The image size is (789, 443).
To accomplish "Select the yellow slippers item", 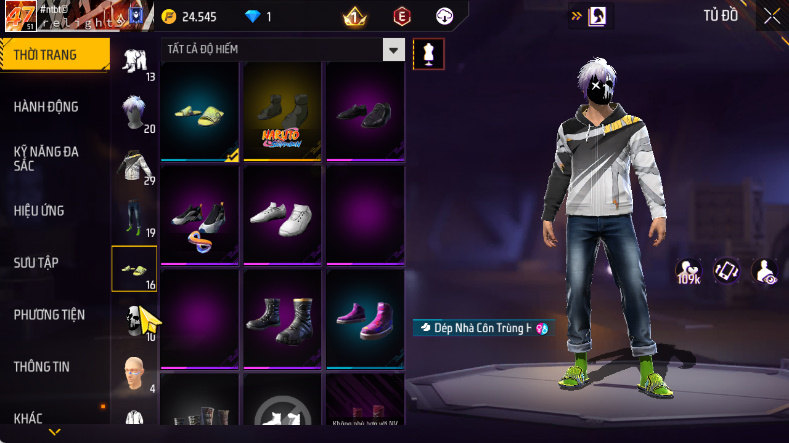I will (200, 109).
